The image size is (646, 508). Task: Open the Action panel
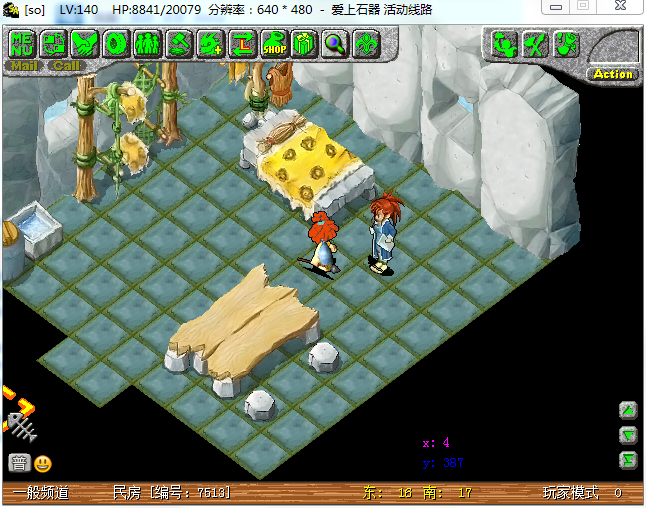[613, 73]
